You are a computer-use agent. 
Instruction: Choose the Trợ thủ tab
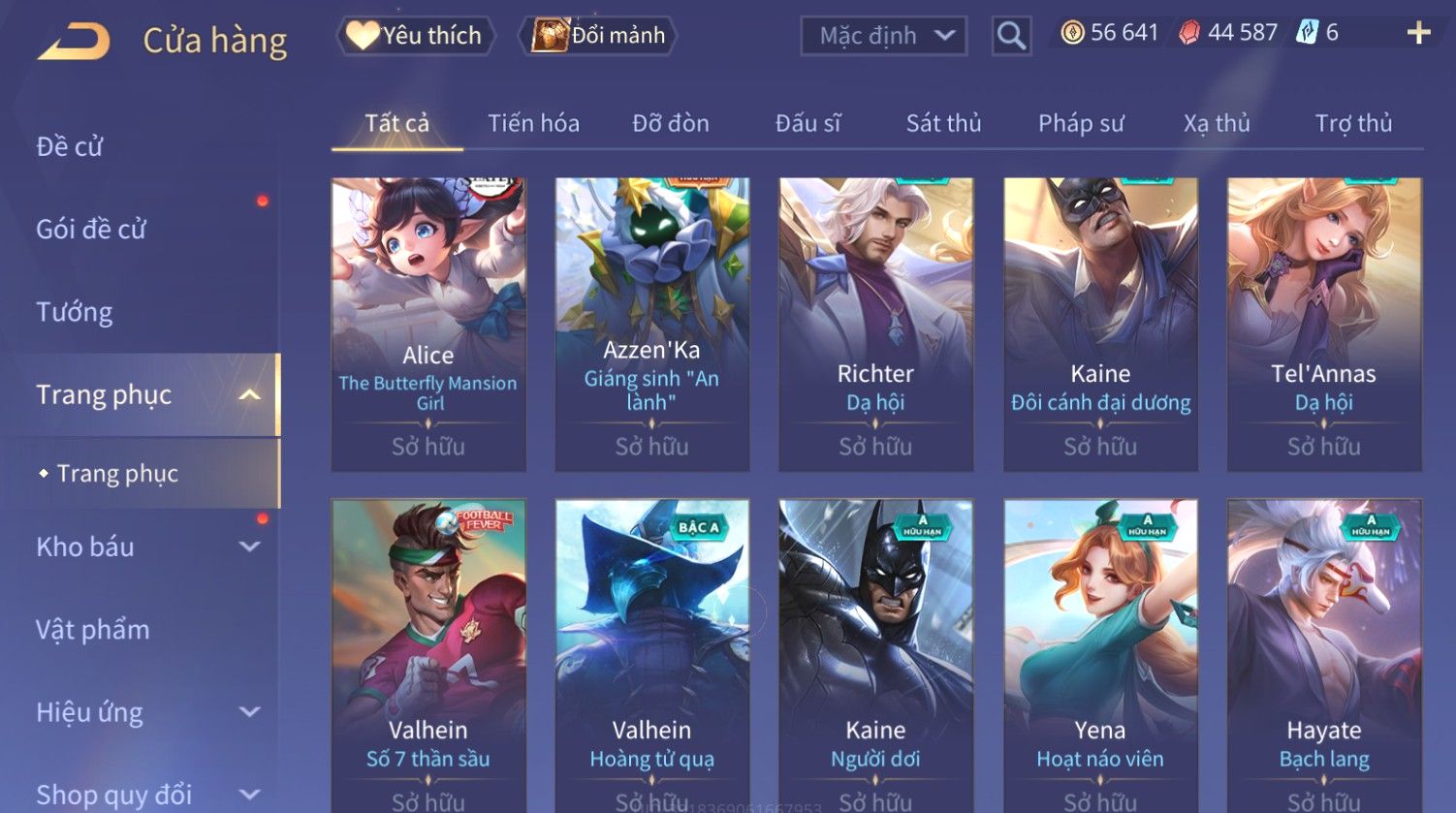pyautogui.click(x=1353, y=123)
